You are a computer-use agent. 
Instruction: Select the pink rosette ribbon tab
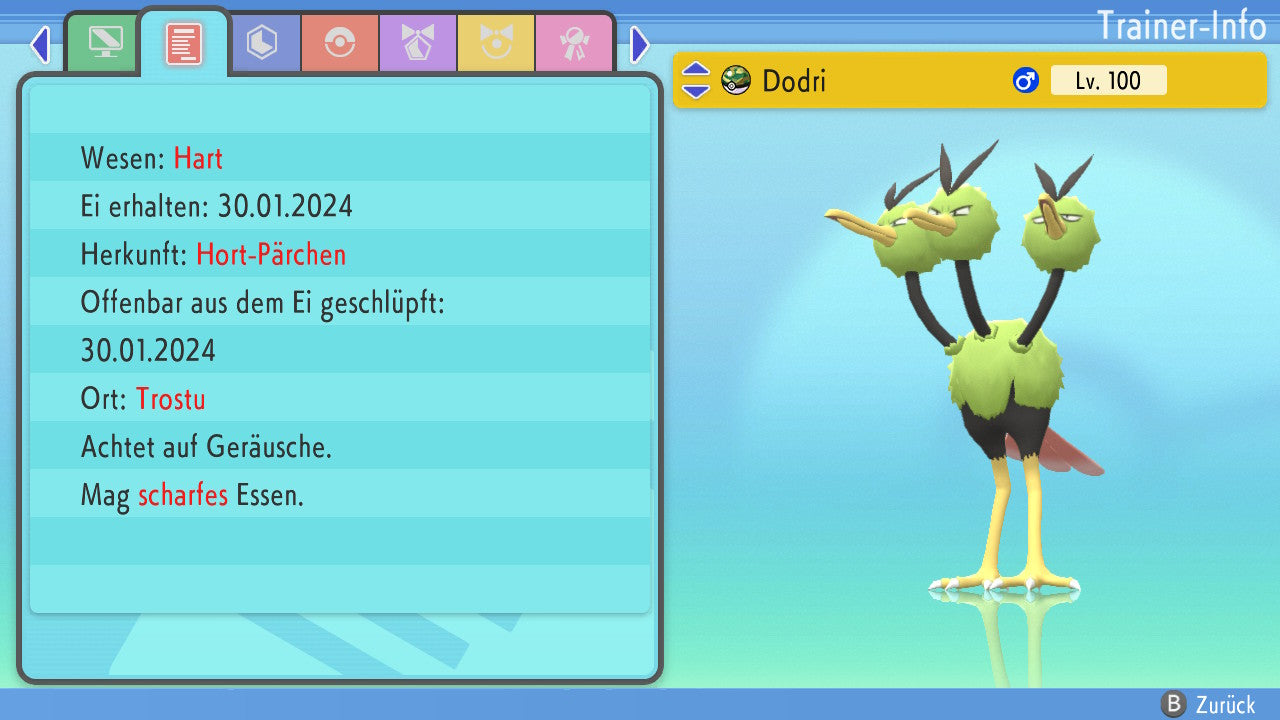(573, 43)
